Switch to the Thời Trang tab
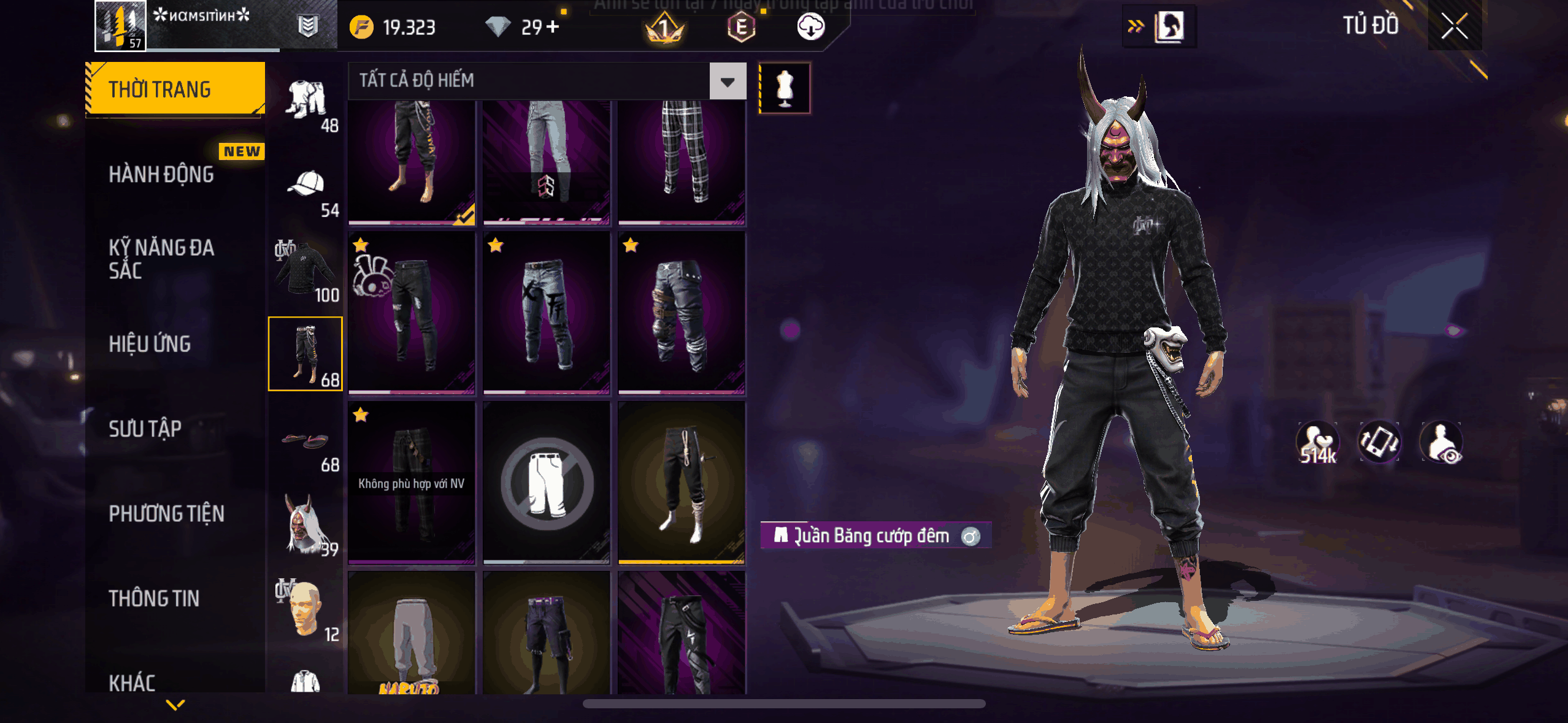The height and width of the screenshot is (723, 1568). (x=175, y=90)
